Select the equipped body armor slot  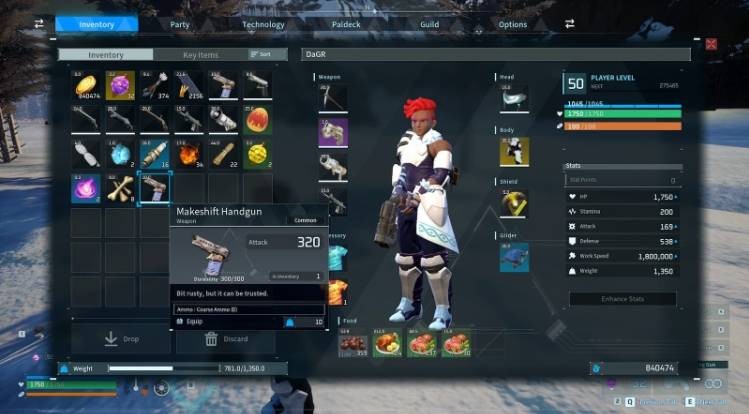pyautogui.click(x=514, y=151)
